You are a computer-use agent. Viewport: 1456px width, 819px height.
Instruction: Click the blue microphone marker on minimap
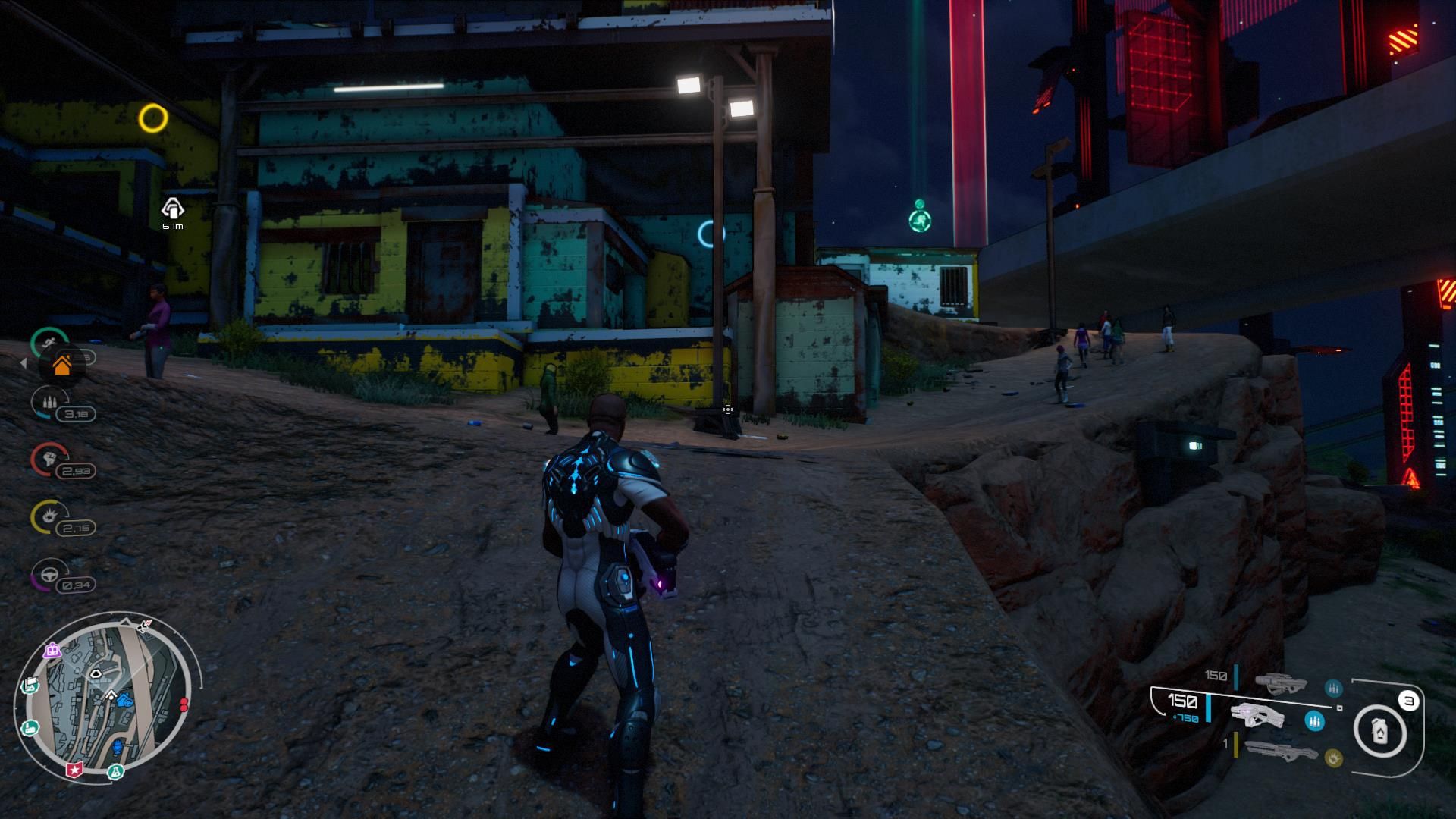point(118,748)
